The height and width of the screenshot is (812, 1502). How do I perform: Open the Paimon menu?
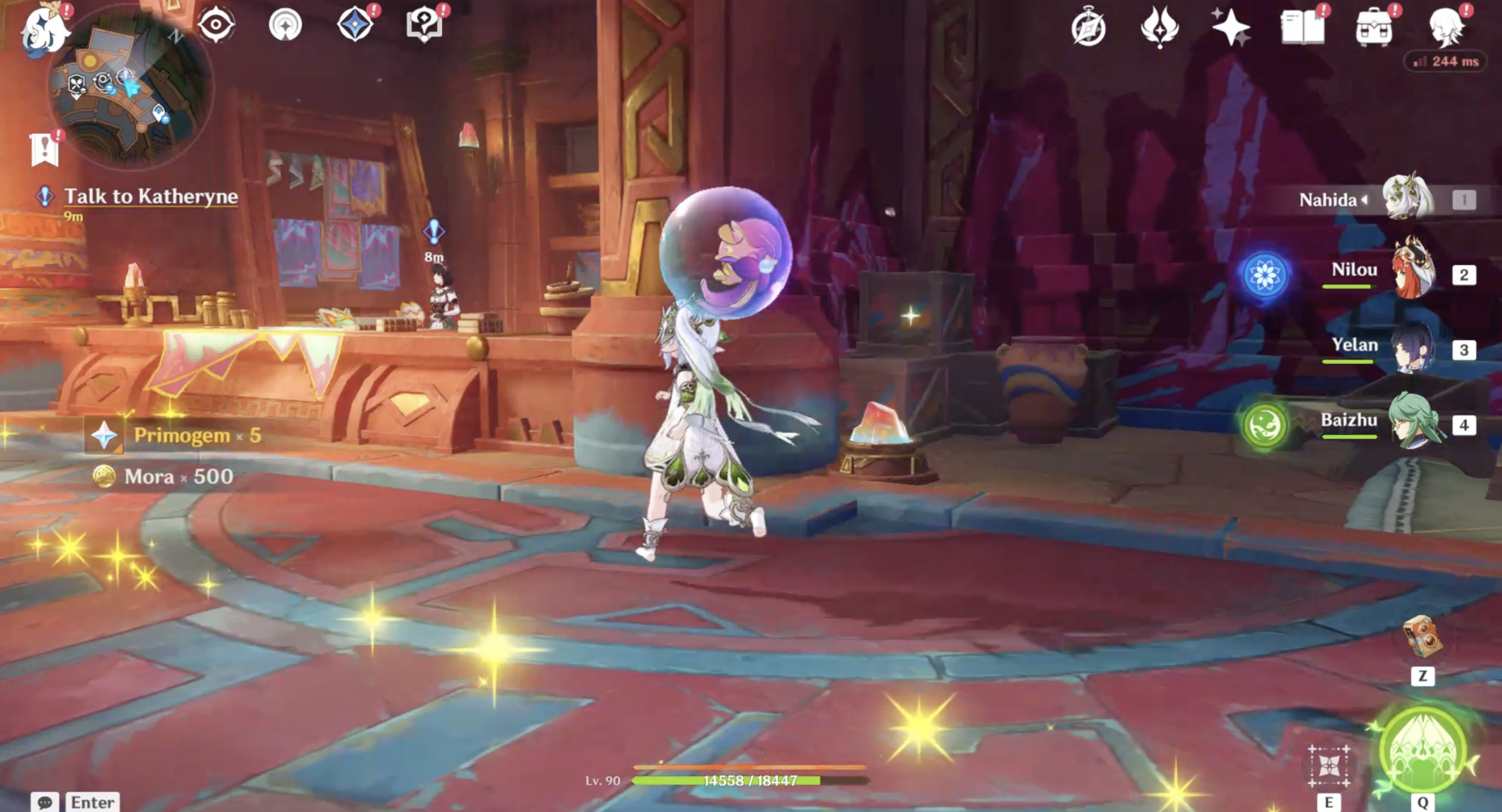(x=45, y=30)
